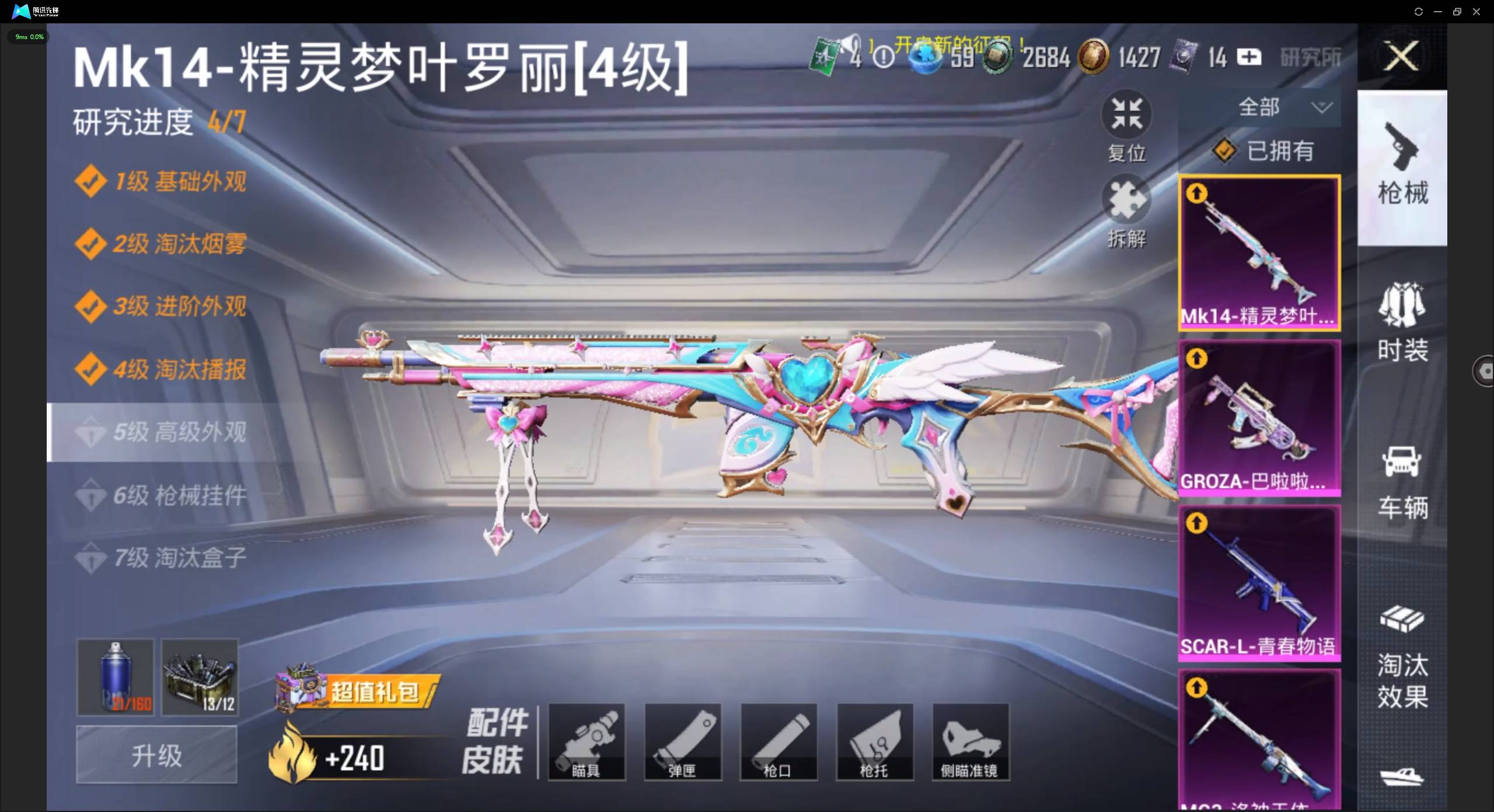Open the 车辆 vehicles tab
This screenshot has width=1494, height=812.
coord(1403,478)
